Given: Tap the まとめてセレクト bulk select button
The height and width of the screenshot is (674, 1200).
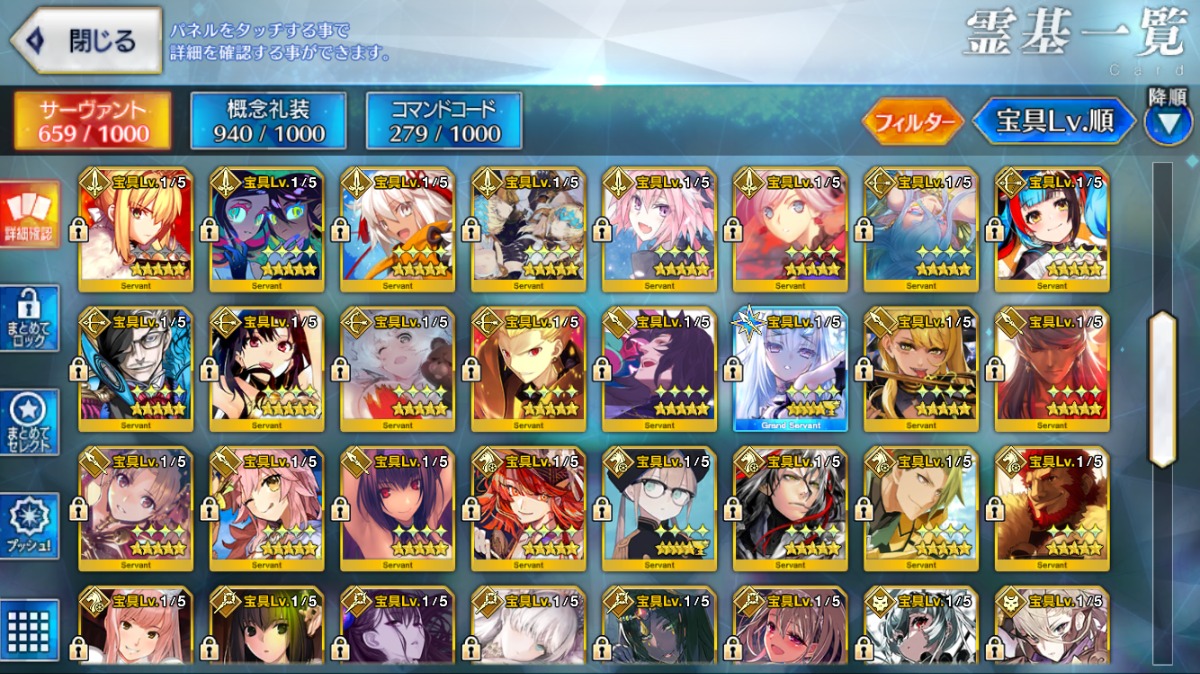Looking at the screenshot, I should [29, 421].
